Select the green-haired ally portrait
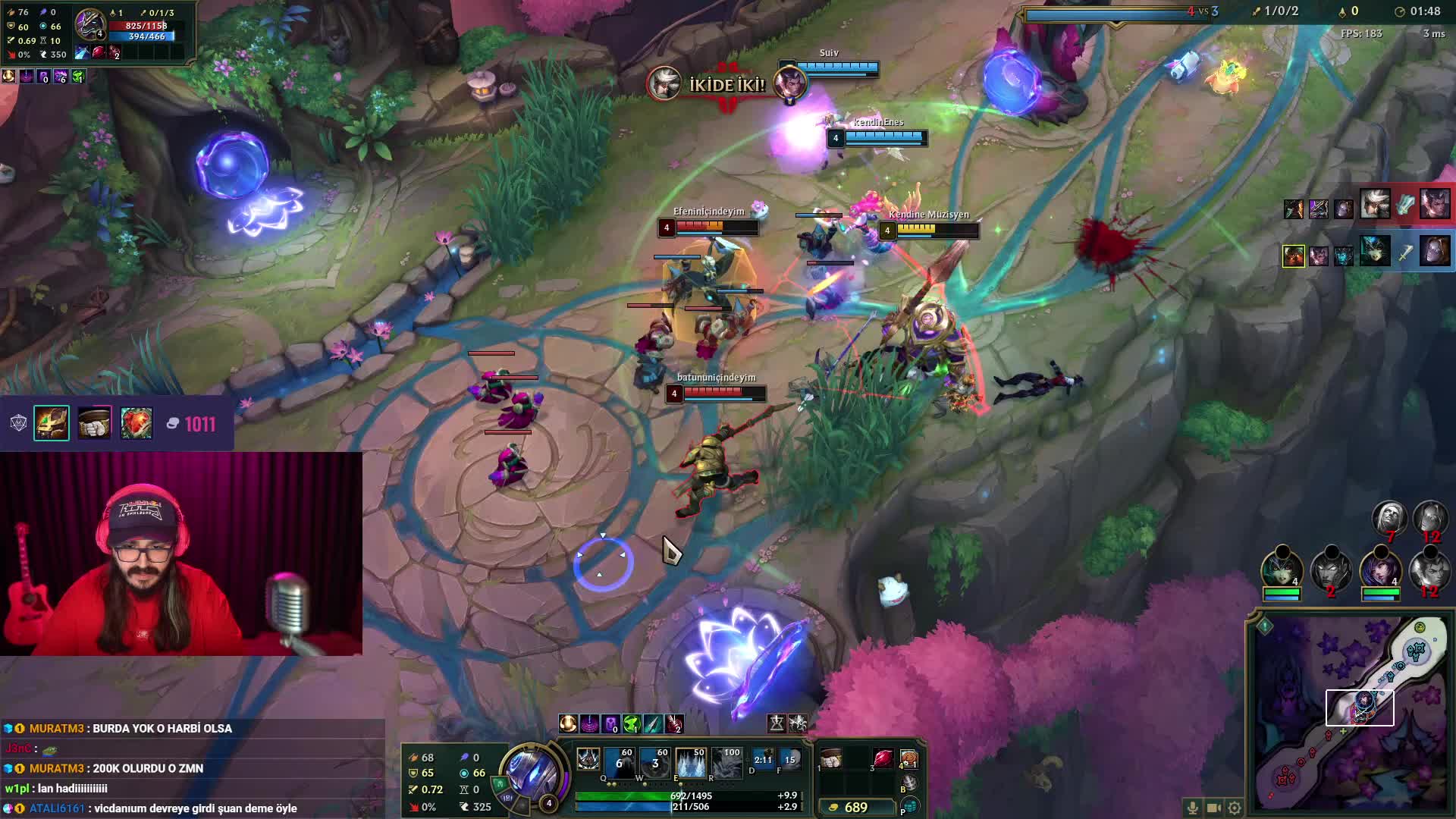 (x=1281, y=569)
